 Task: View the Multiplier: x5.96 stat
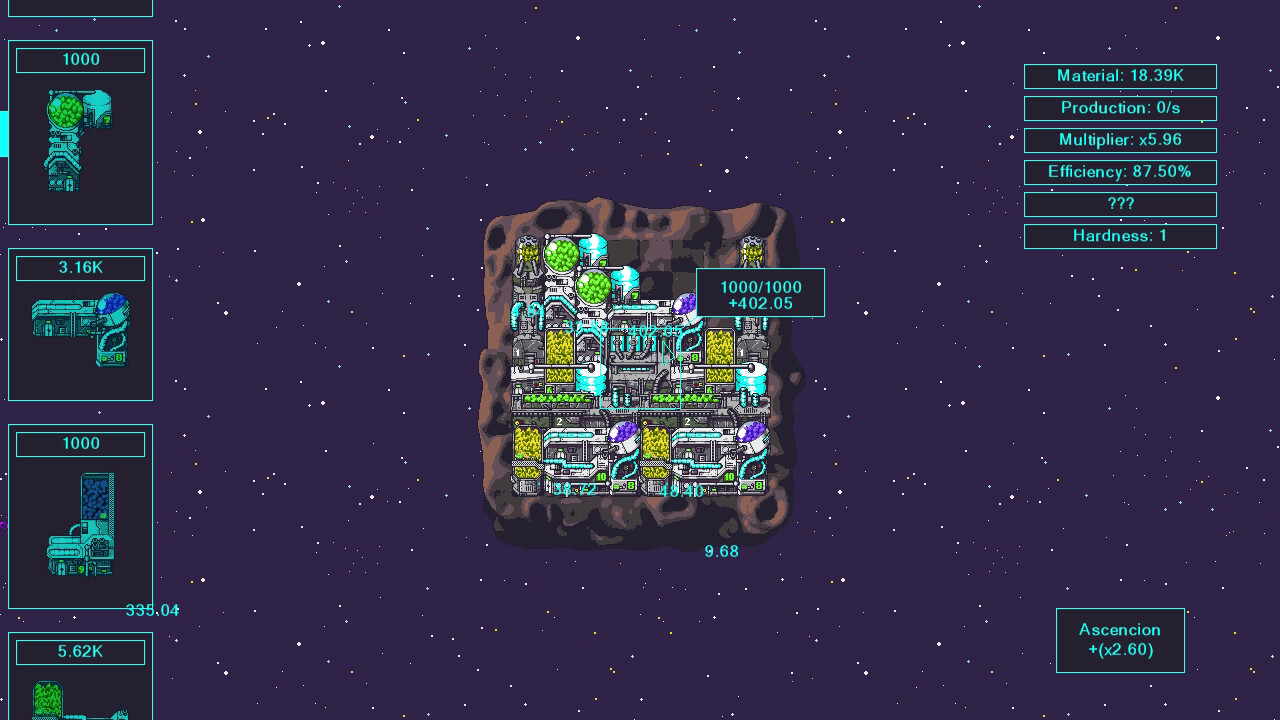click(x=1120, y=140)
